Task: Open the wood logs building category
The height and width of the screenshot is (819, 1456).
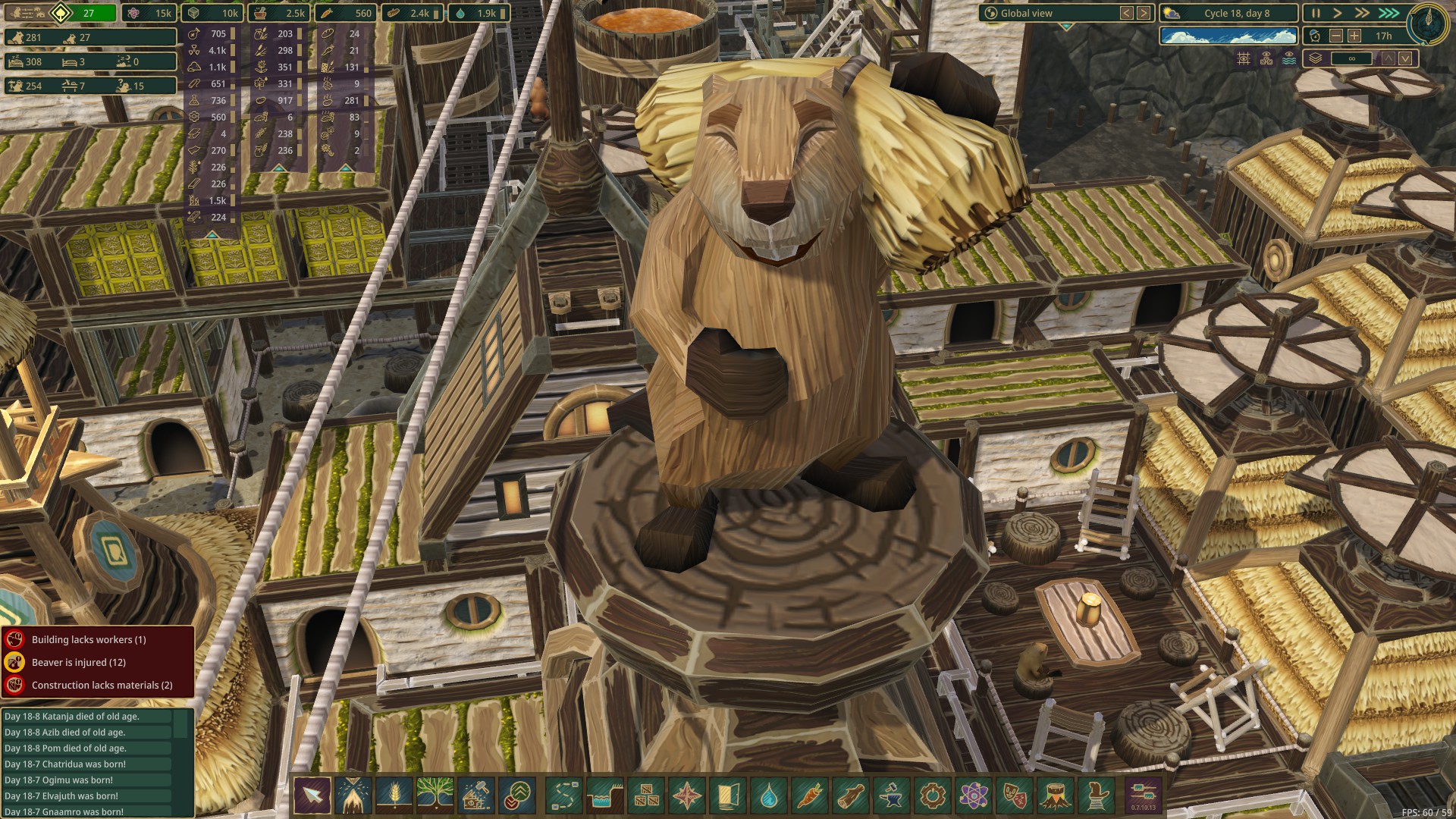Action: [x=851, y=795]
